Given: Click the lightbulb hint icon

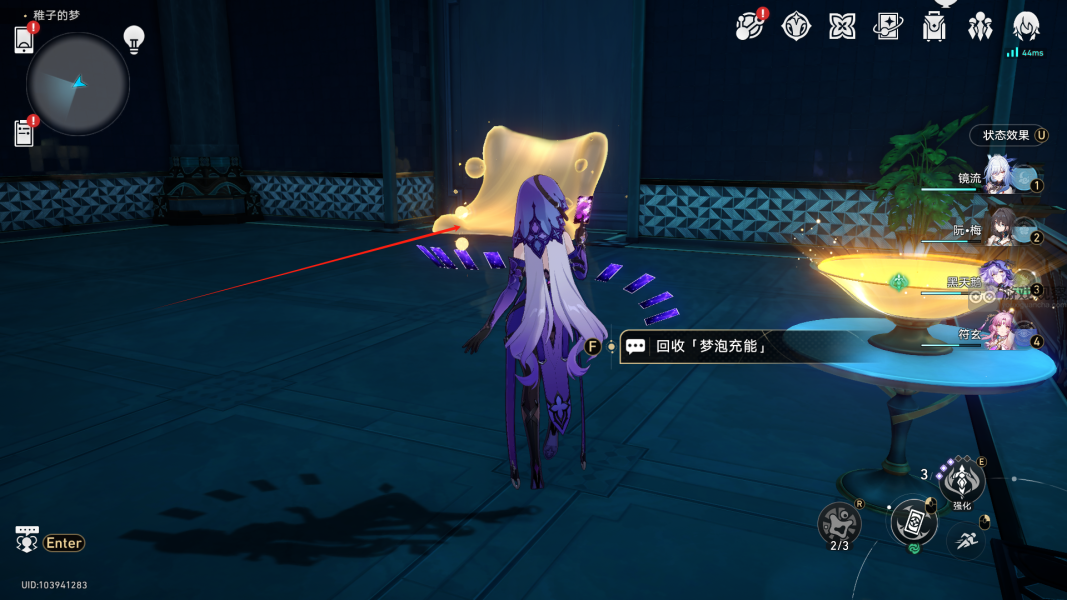Looking at the screenshot, I should coord(134,38).
